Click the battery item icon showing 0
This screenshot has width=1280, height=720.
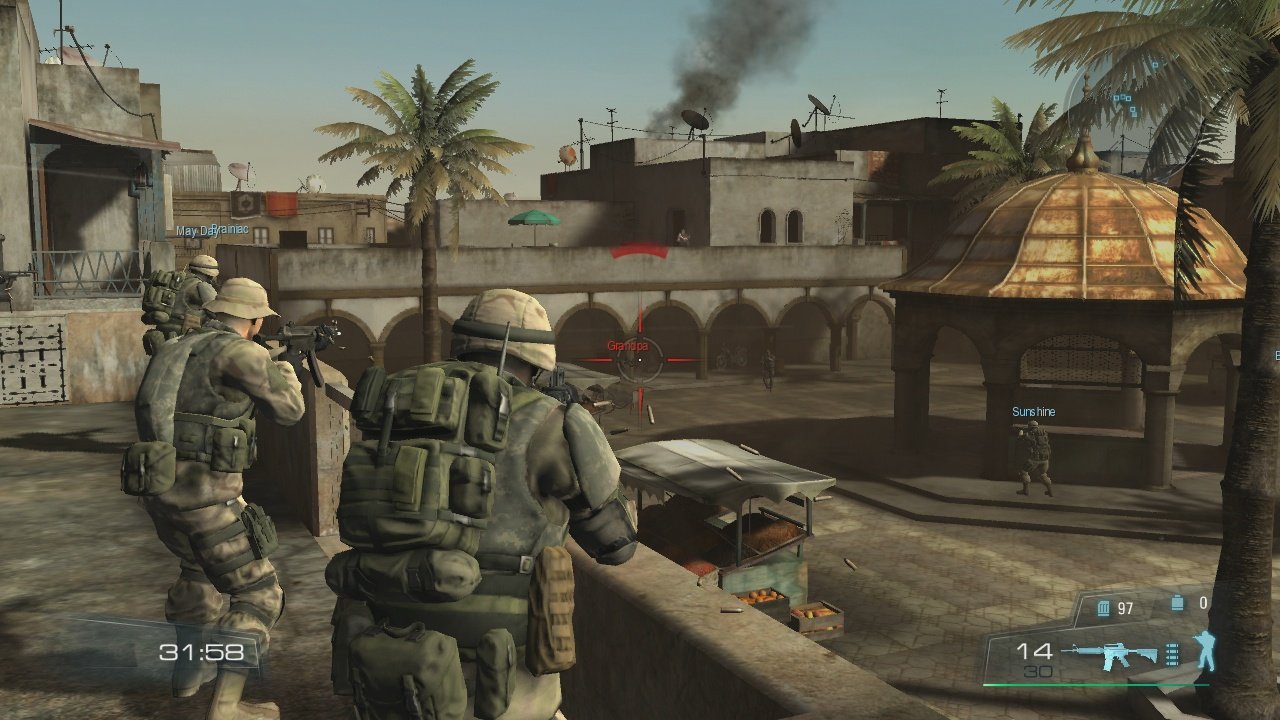1177,602
